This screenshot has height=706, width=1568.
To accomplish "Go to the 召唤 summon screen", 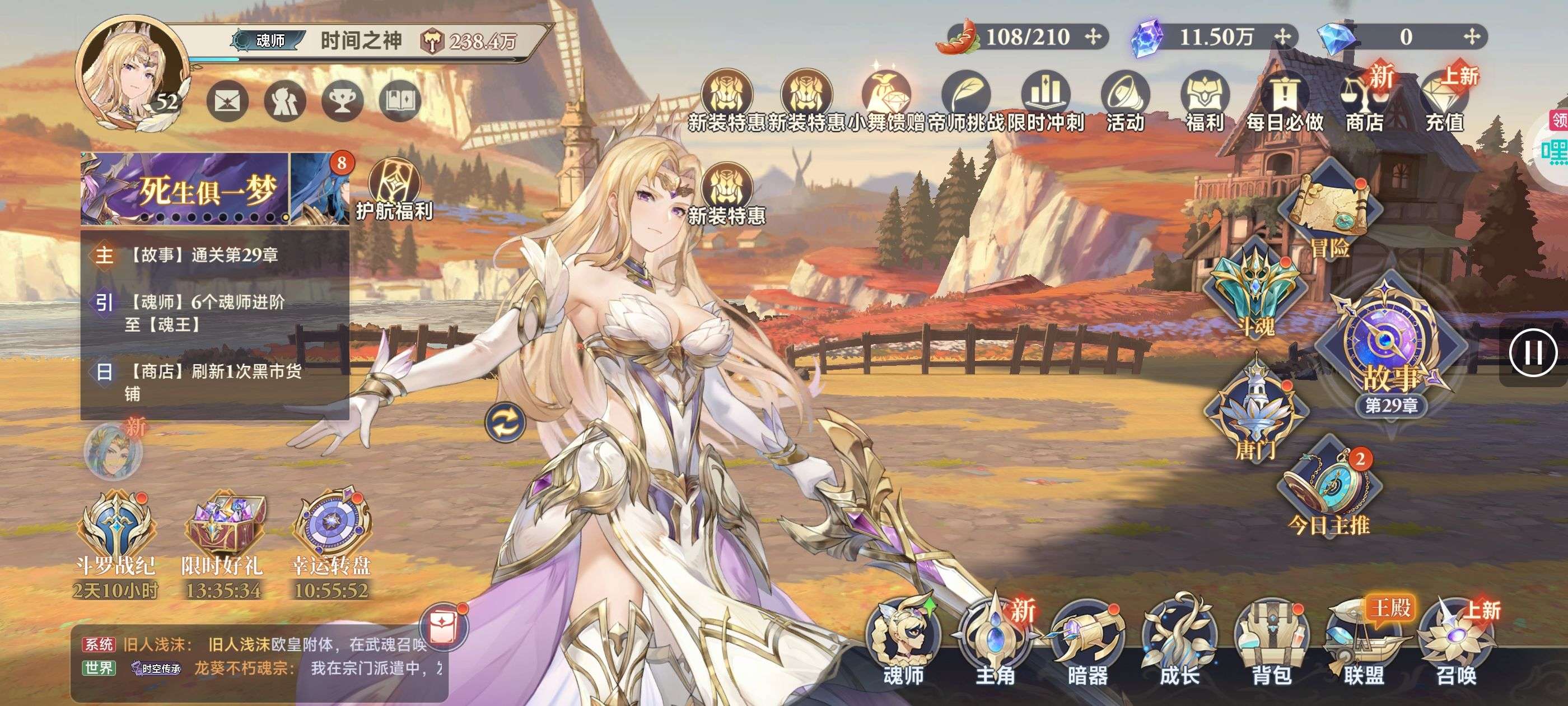I will [x=1456, y=640].
